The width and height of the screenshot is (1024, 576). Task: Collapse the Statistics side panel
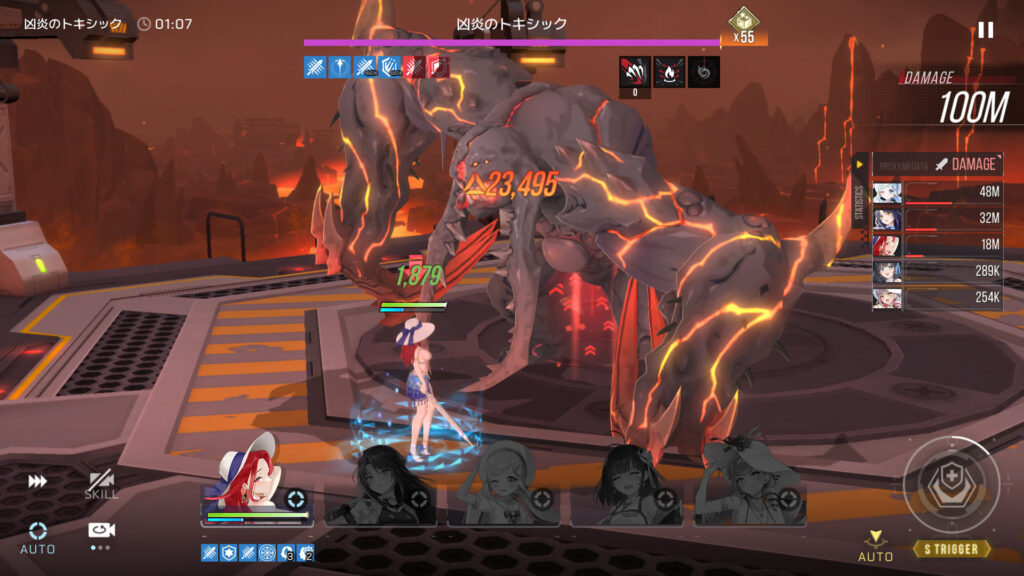[x=858, y=164]
